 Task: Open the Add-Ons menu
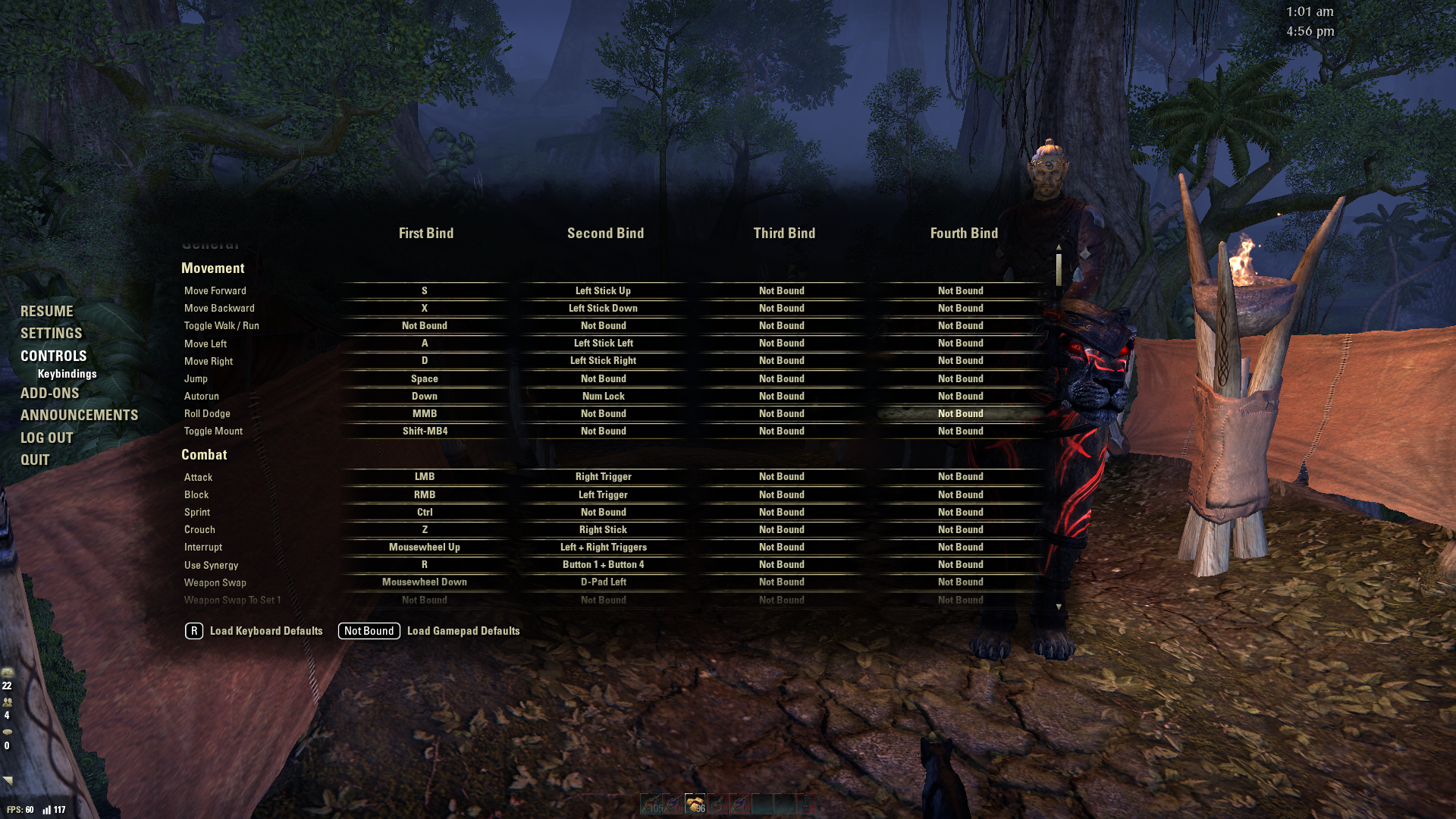pos(50,394)
